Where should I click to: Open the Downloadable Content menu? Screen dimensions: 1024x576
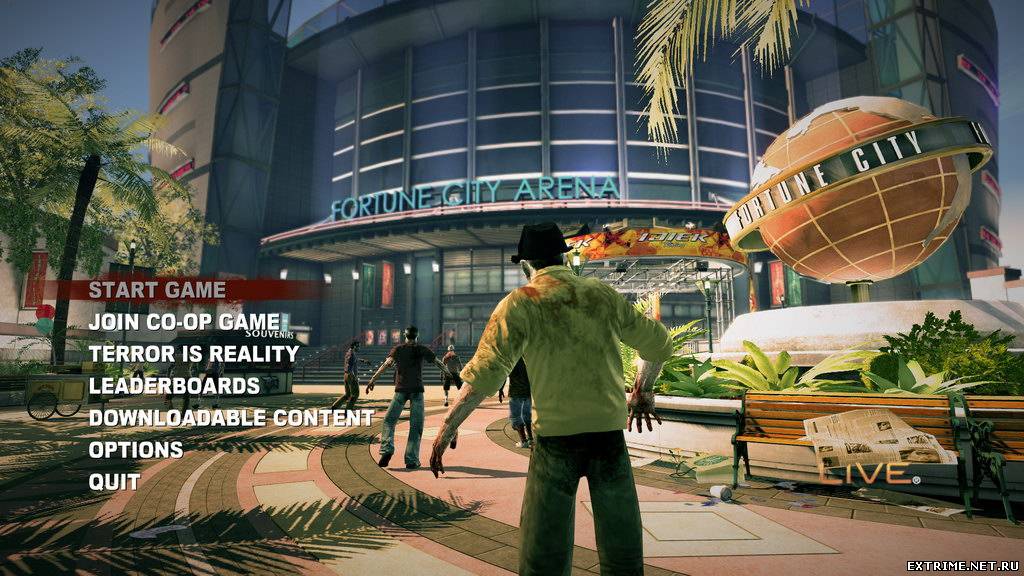click(x=231, y=418)
